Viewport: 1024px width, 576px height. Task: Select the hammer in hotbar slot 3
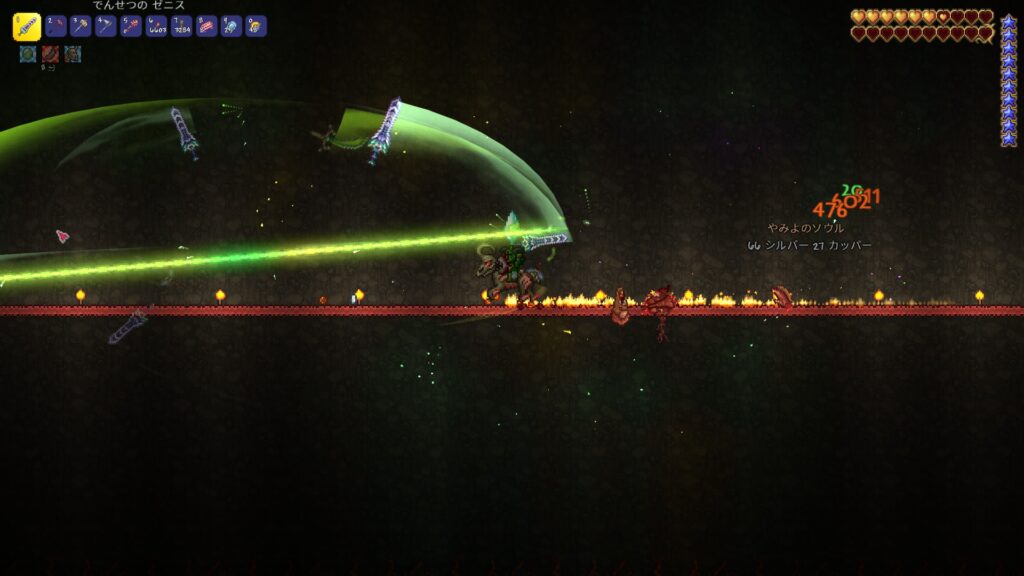point(81,27)
